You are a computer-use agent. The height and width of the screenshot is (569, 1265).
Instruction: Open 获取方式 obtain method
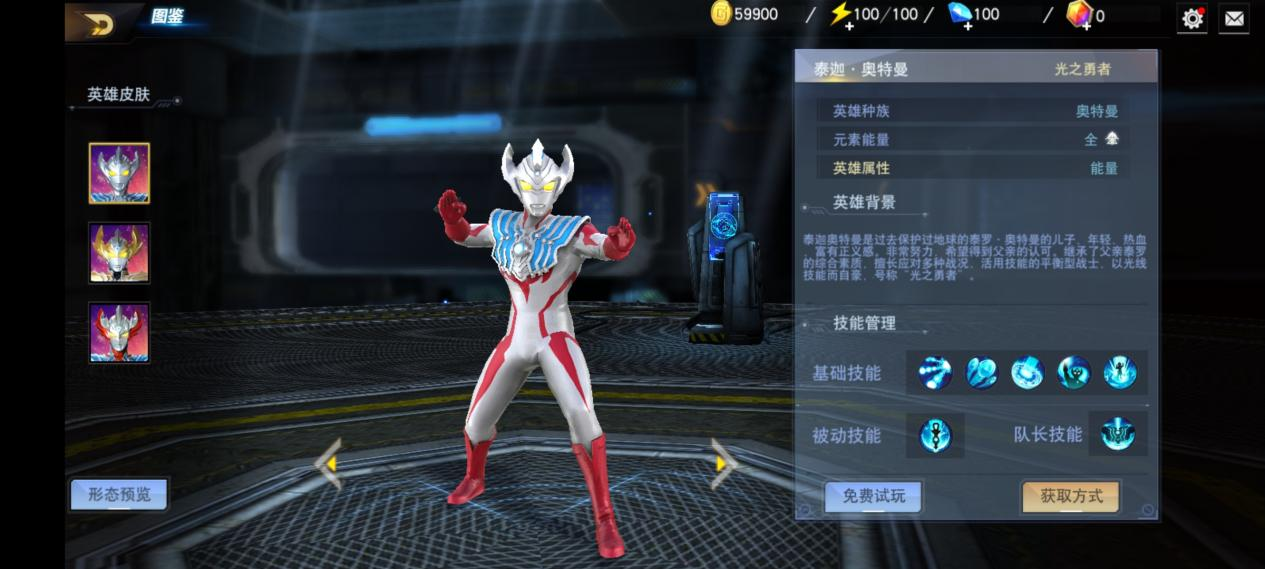(1071, 496)
